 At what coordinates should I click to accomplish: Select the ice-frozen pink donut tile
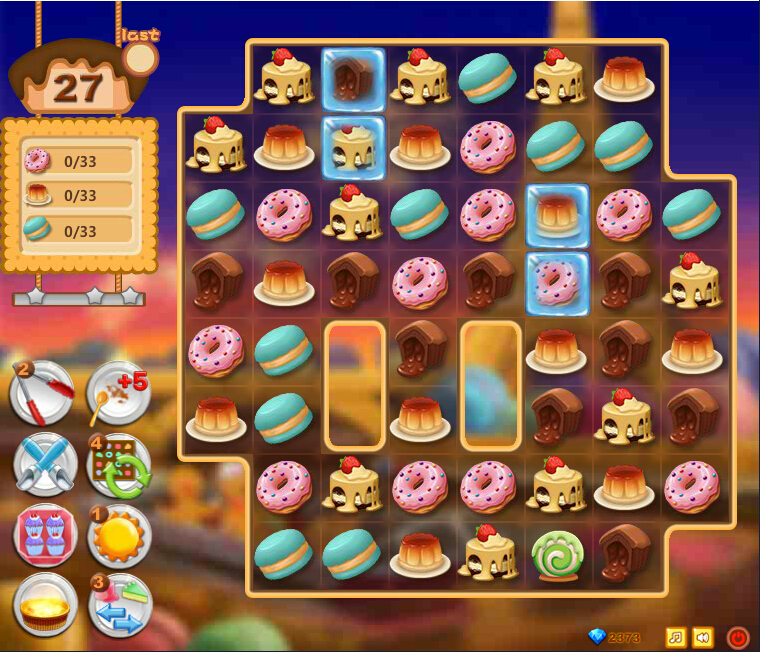click(x=557, y=283)
